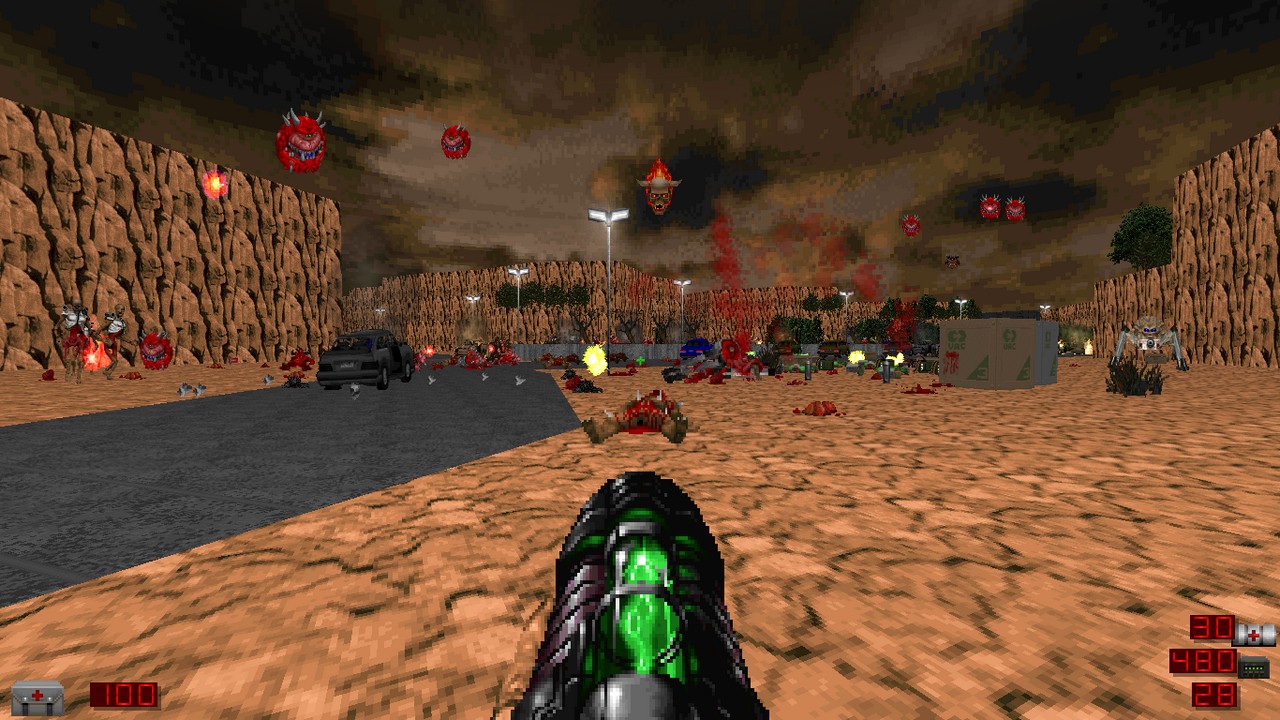This screenshot has width=1280, height=720.
Task: Click the grey medkit health icon
Action: point(37,696)
